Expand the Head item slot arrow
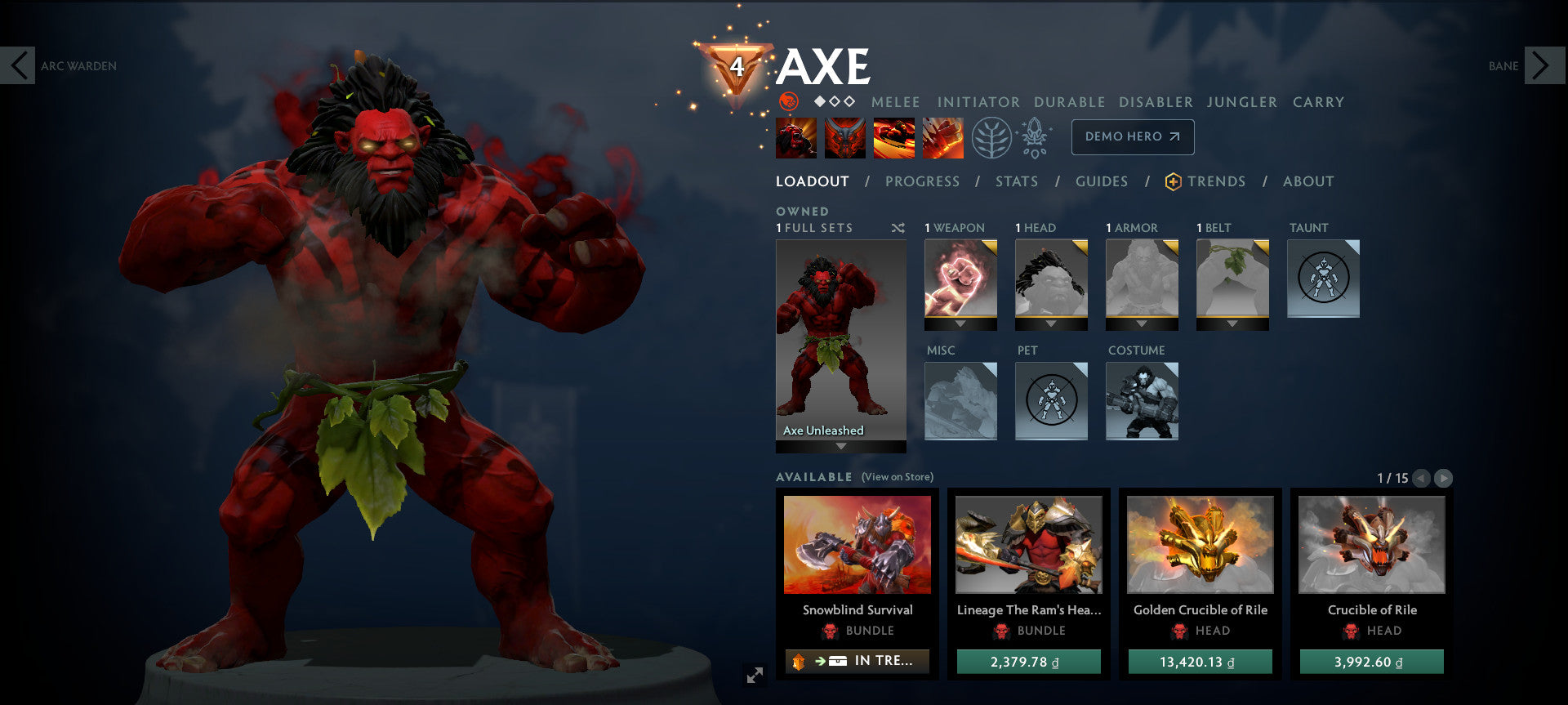 [x=1051, y=325]
